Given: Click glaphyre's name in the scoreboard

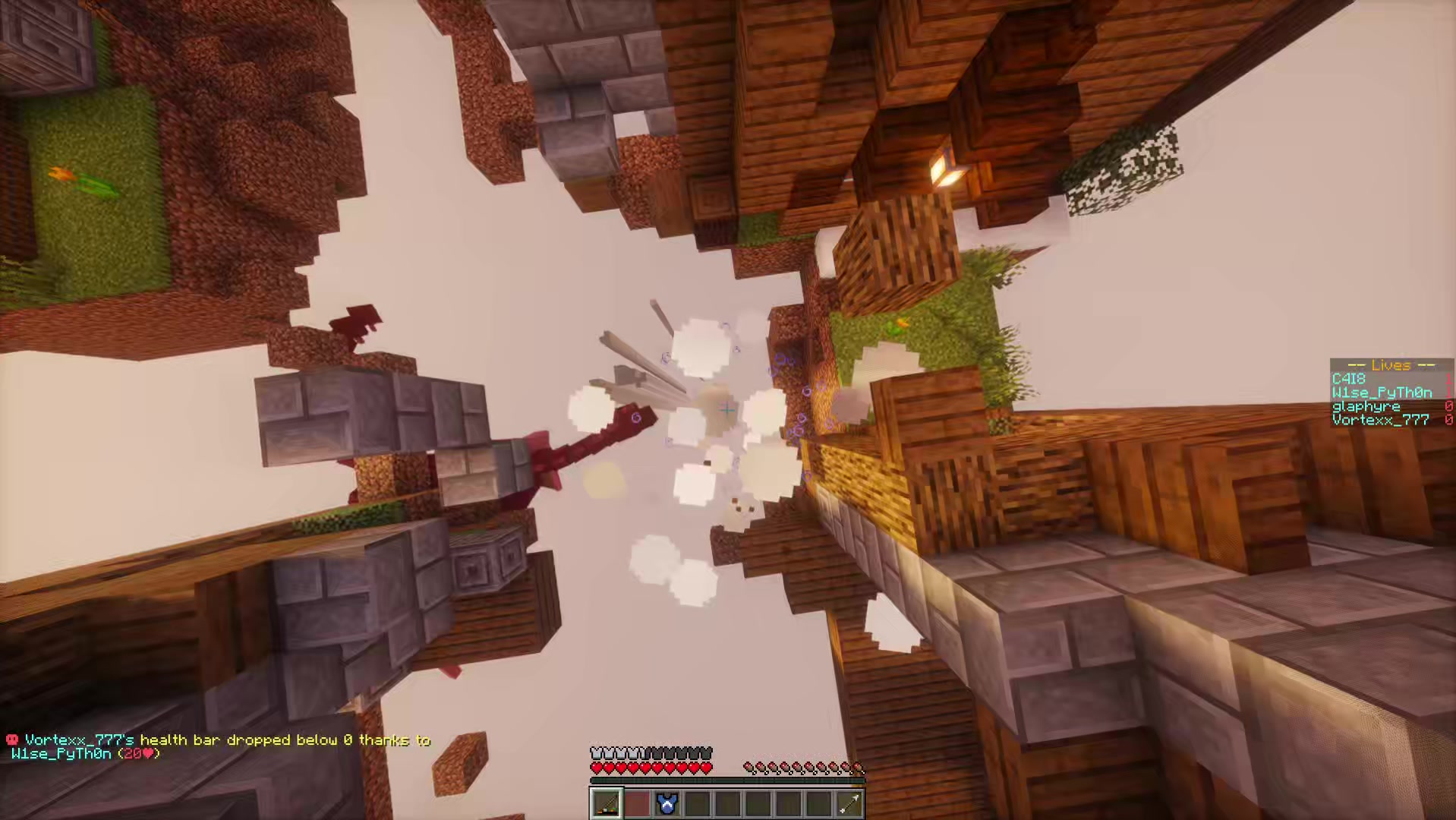Looking at the screenshot, I should [x=1366, y=407].
